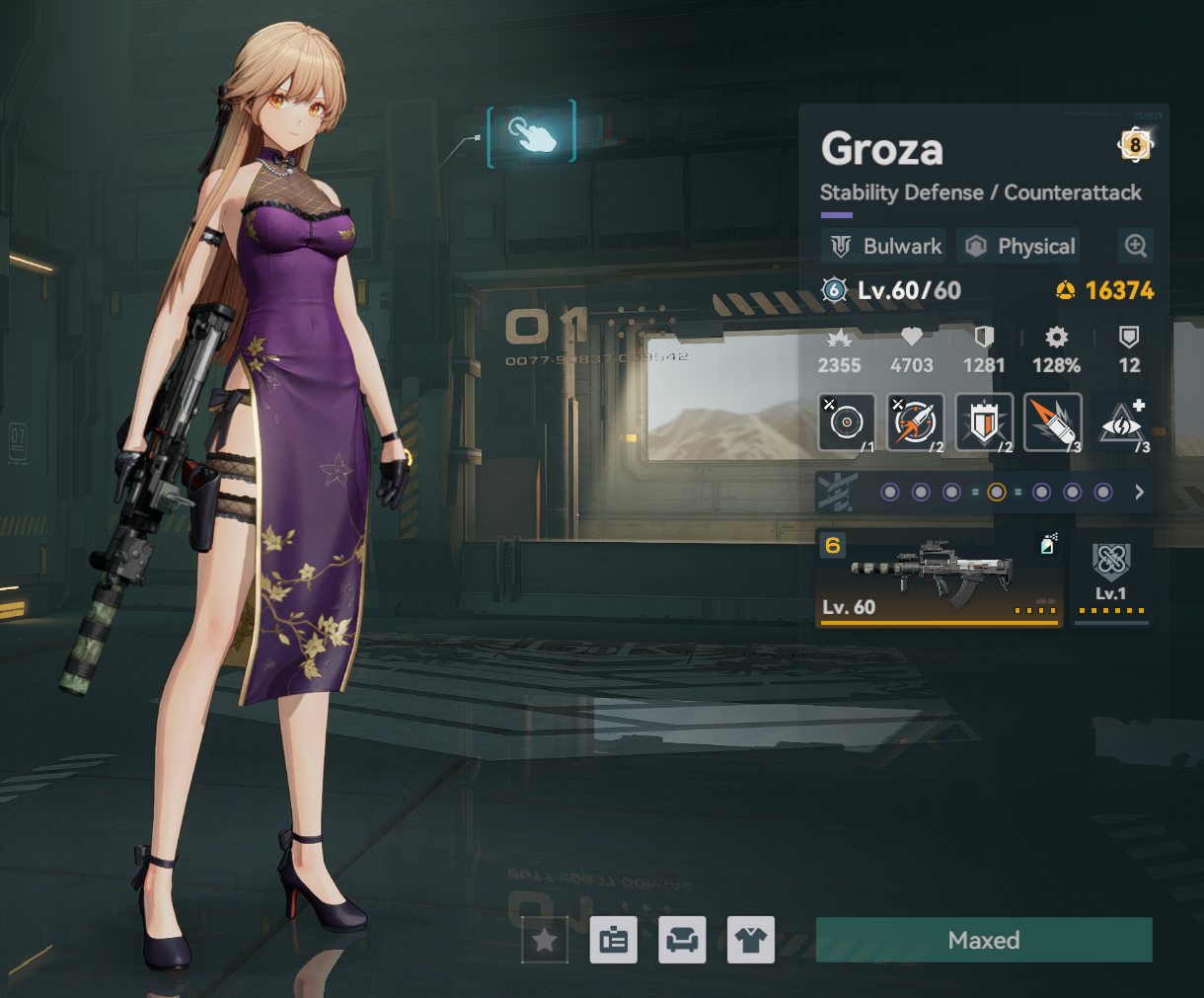Screen dimensions: 1204x998
Task: Open the Lv.1 knot emblem slot
Action: coord(1111,578)
